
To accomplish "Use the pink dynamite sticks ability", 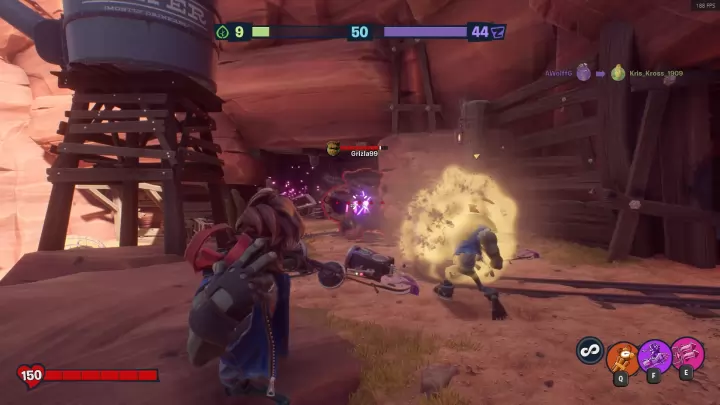I will (687, 355).
